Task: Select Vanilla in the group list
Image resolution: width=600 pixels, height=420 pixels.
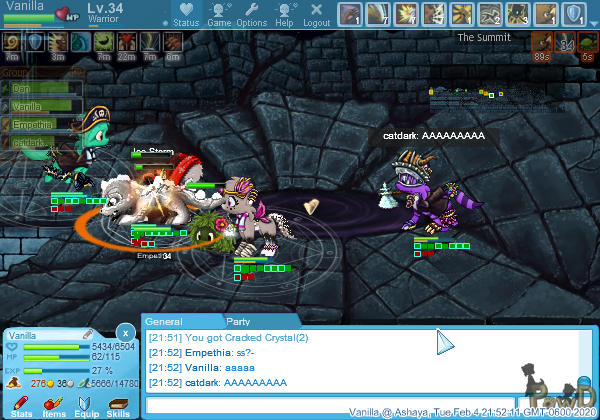Action: tap(40, 107)
